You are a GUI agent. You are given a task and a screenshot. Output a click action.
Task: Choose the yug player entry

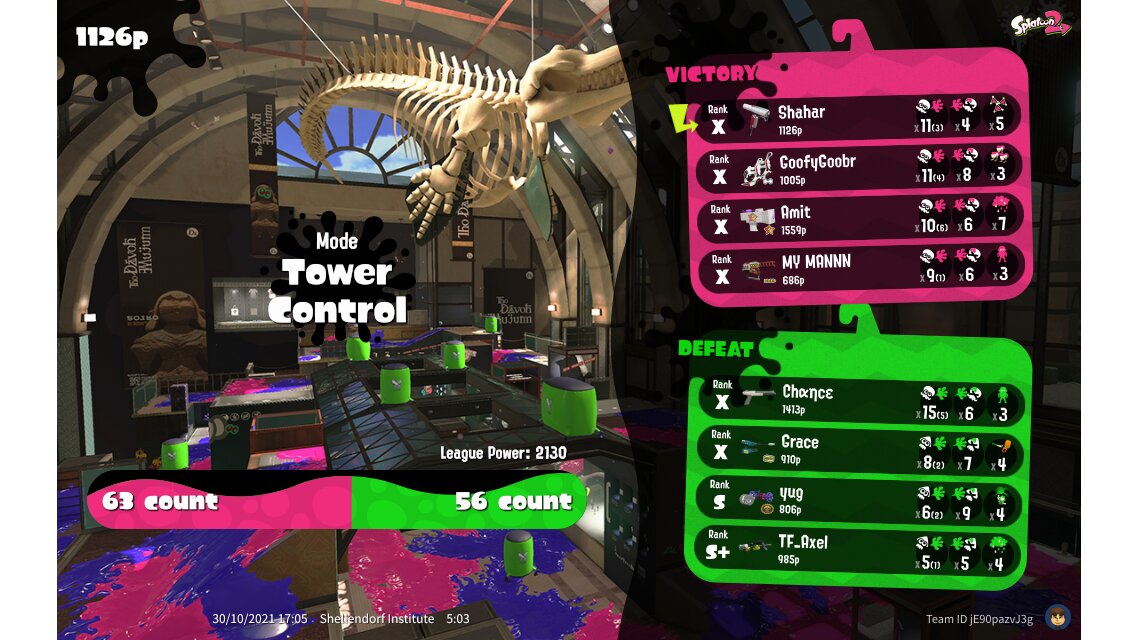coord(860,499)
